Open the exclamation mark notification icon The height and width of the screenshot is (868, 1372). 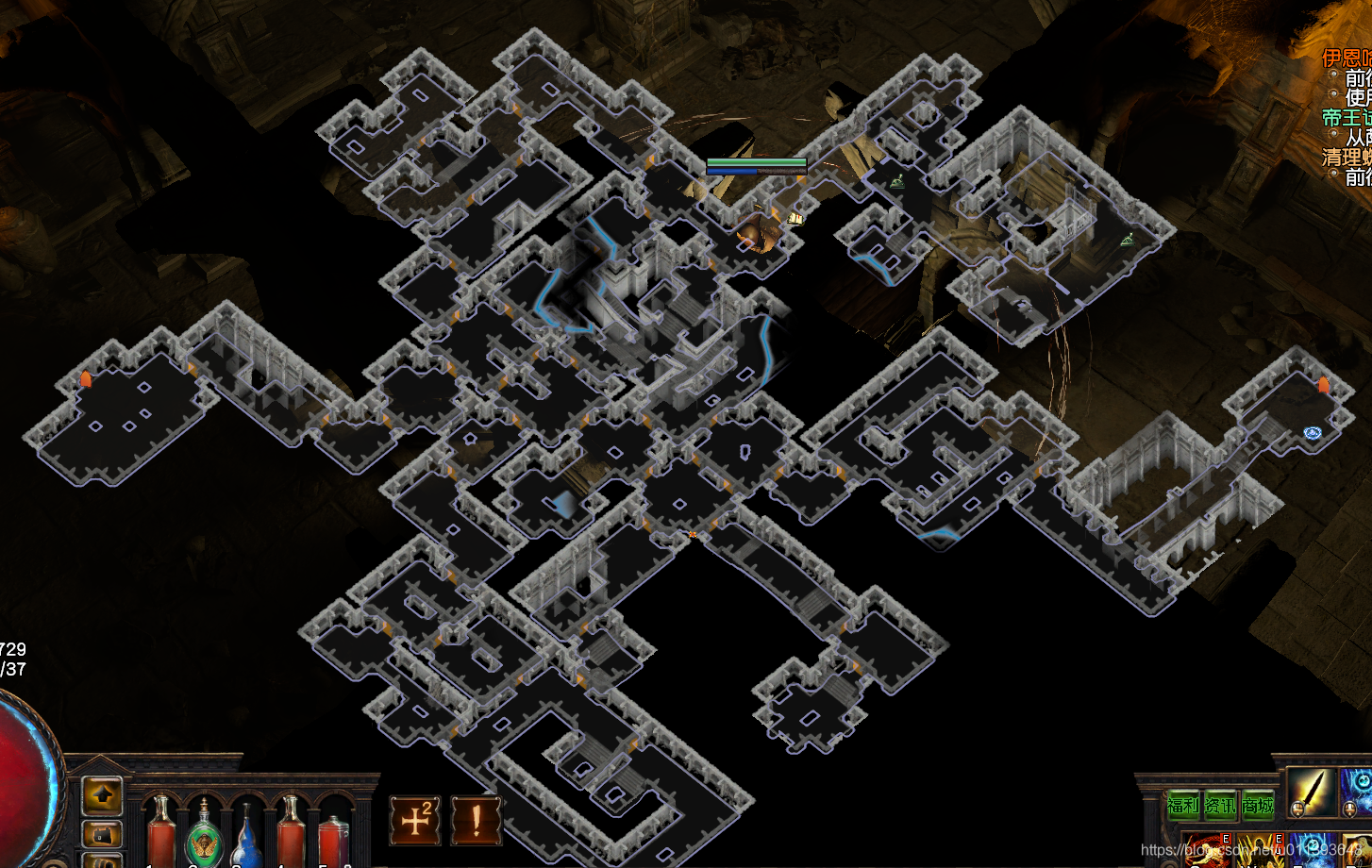[476, 820]
